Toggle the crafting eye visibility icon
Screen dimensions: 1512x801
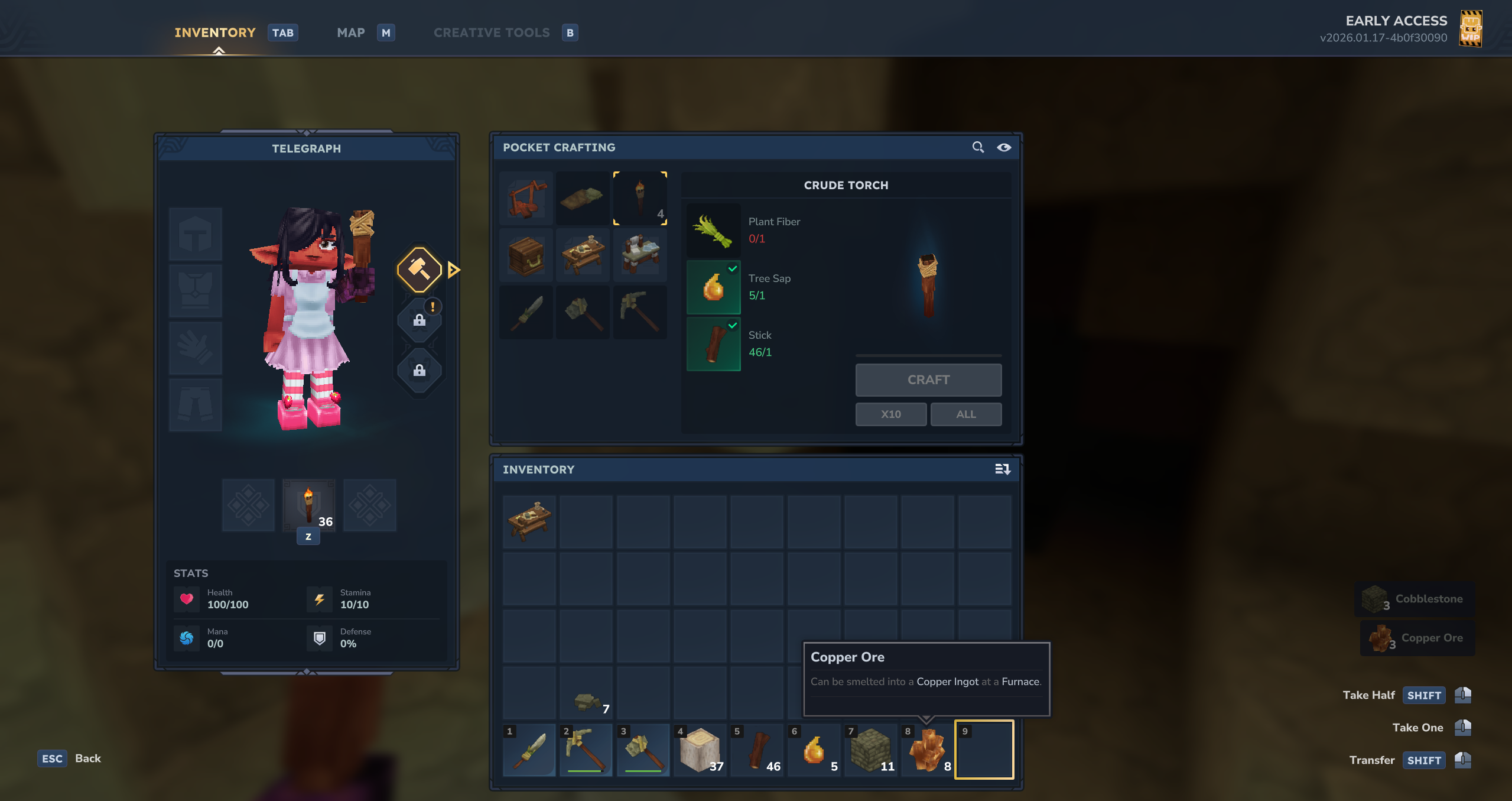tap(1004, 147)
